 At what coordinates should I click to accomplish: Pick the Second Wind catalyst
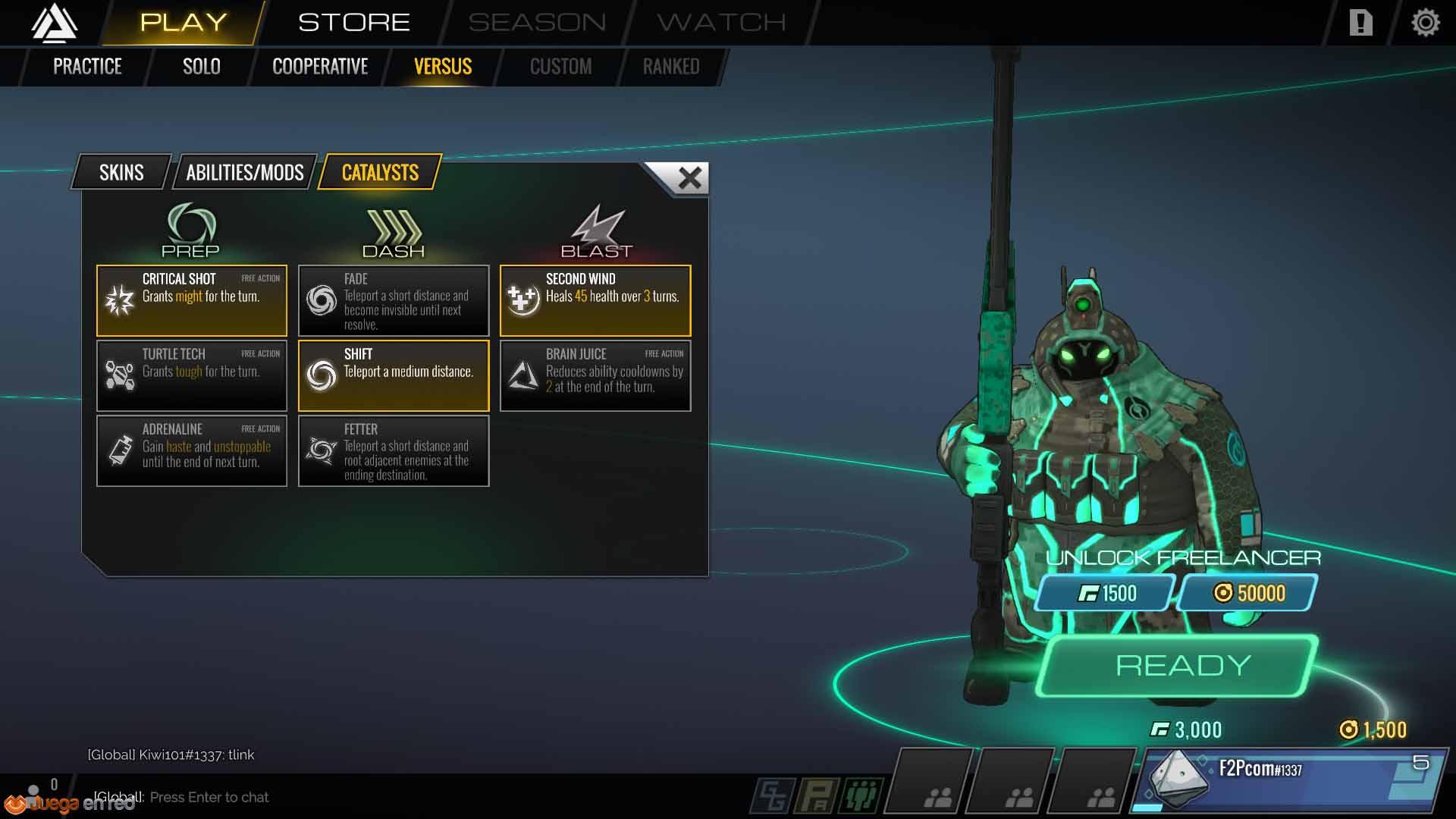(595, 300)
